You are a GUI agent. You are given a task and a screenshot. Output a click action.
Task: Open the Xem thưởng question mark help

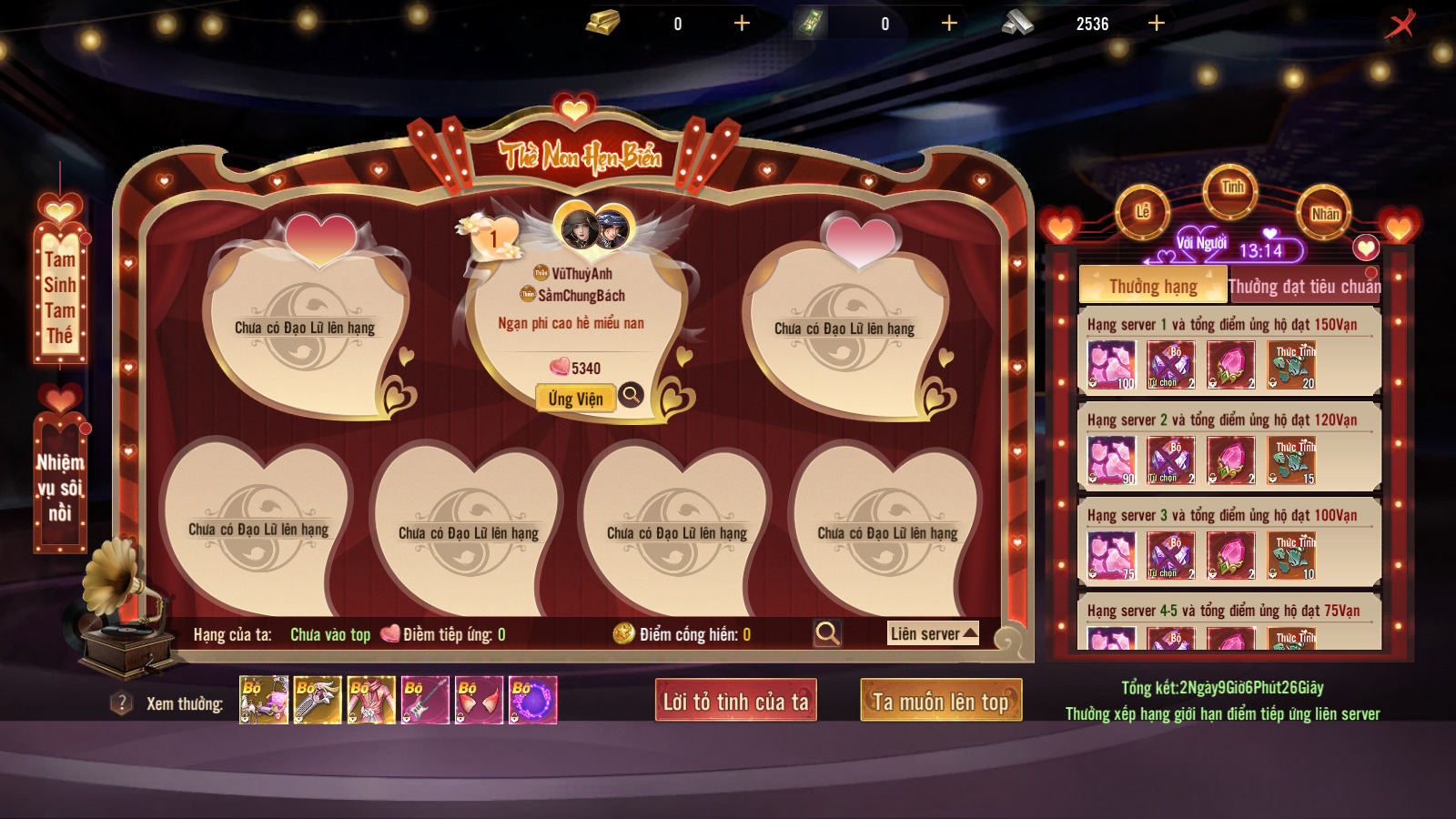pyautogui.click(x=121, y=703)
